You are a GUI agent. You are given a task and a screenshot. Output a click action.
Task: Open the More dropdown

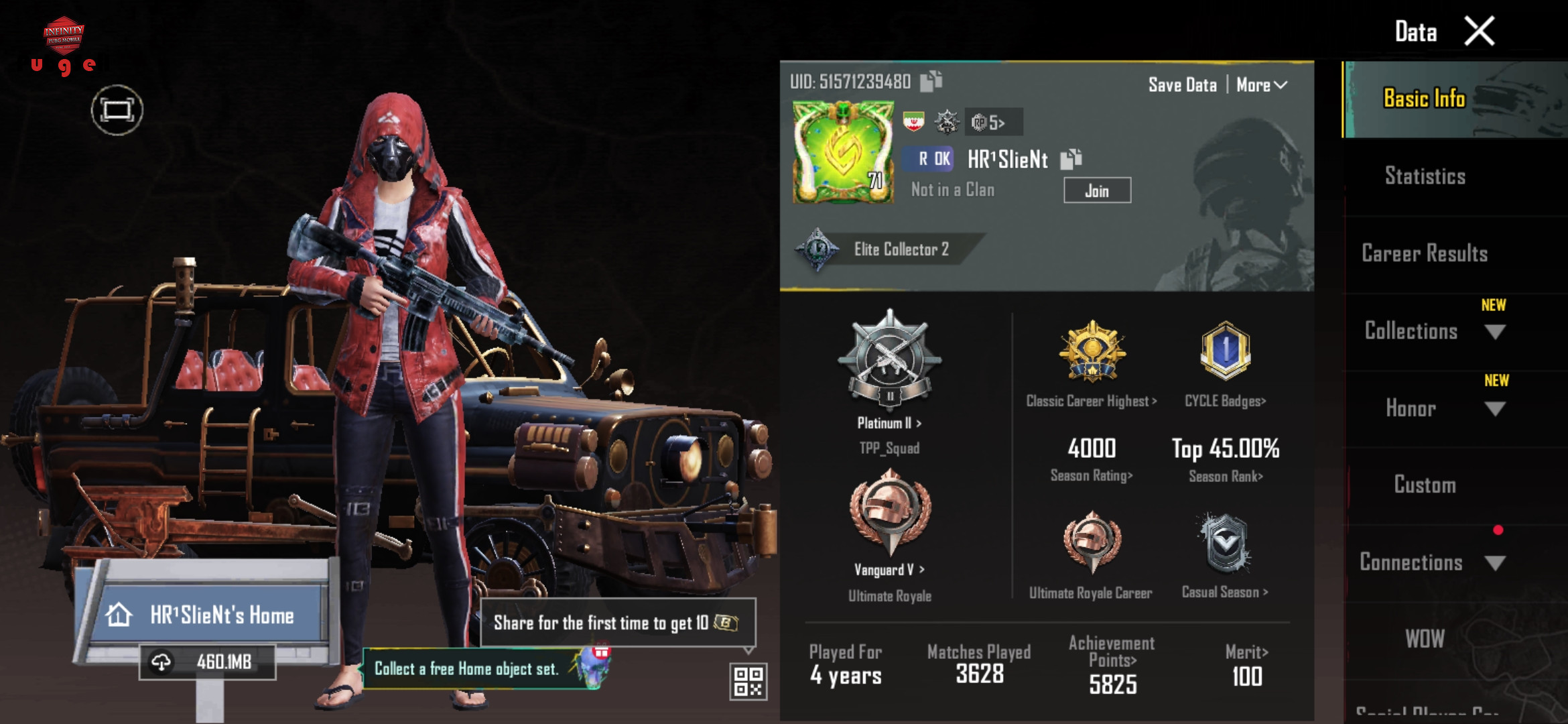(x=1261, y=85)
